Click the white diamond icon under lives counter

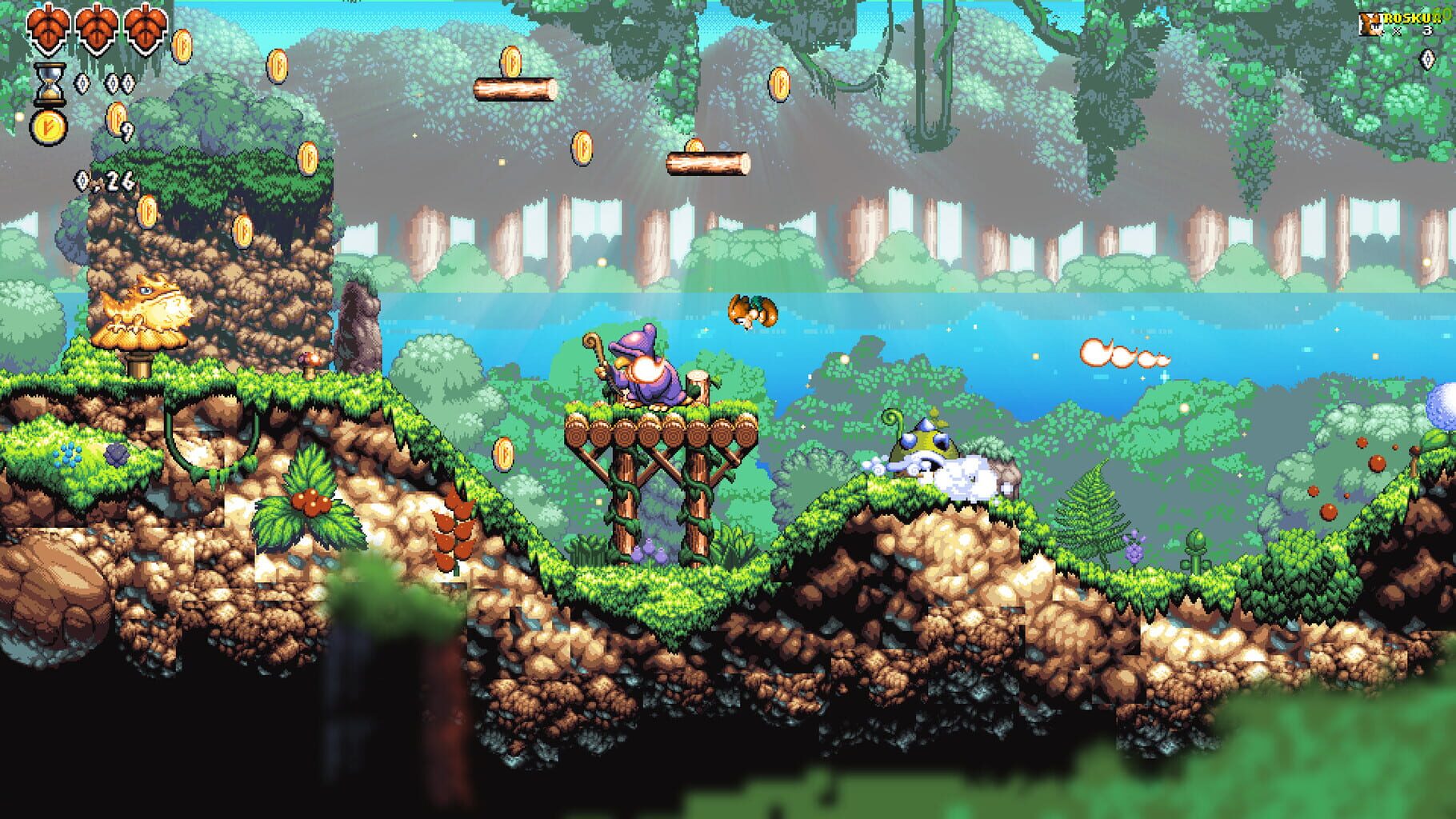(1427, 59)
